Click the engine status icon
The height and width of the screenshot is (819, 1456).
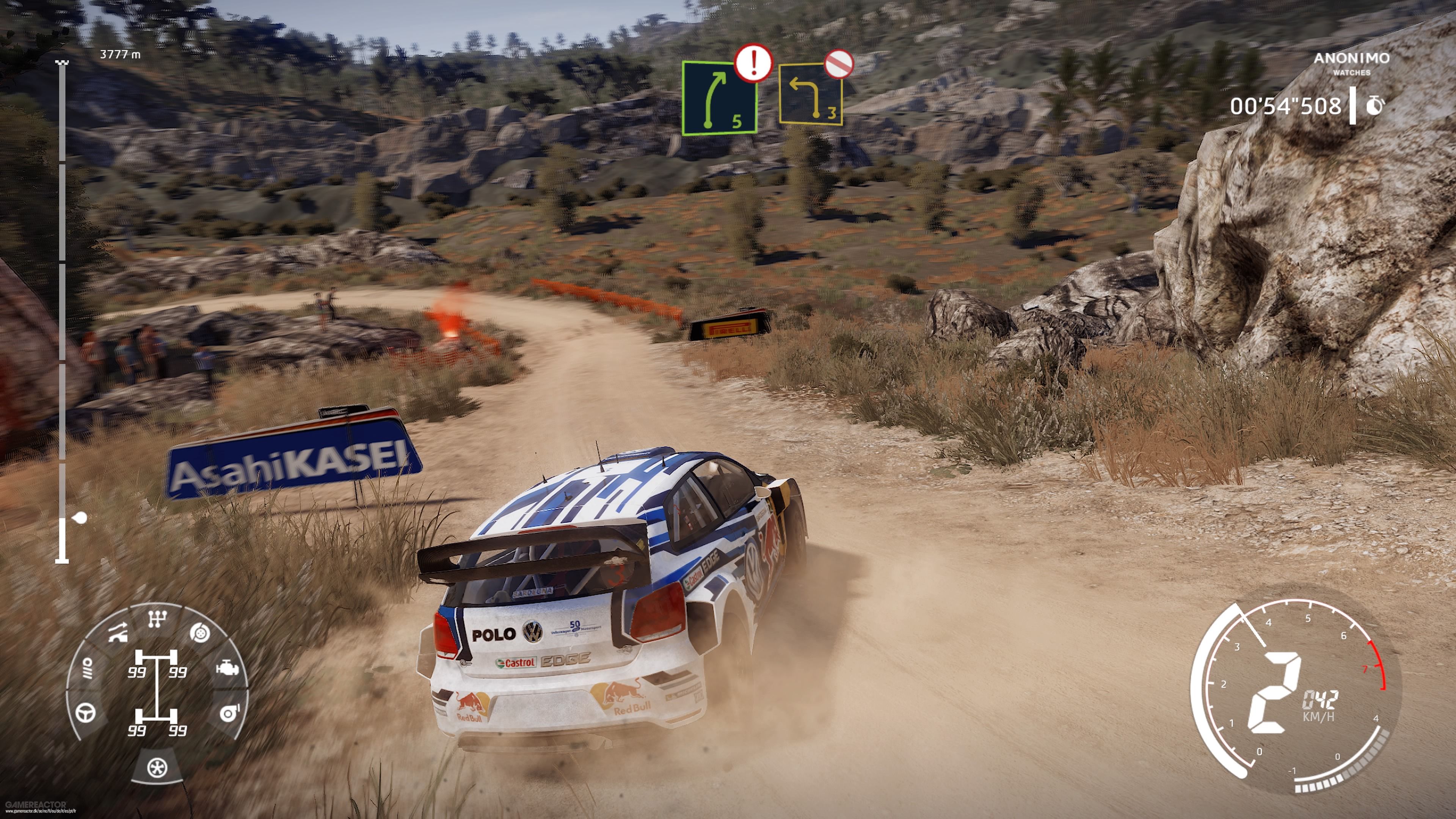pos(227,667)
